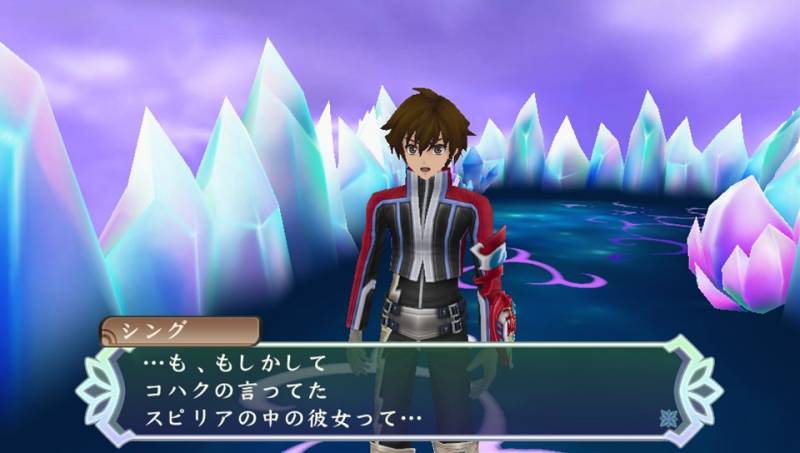Click the snowflake advance indicator in dialogue box
The width and height of the screenshot is (800, 453).
[668, 418]
